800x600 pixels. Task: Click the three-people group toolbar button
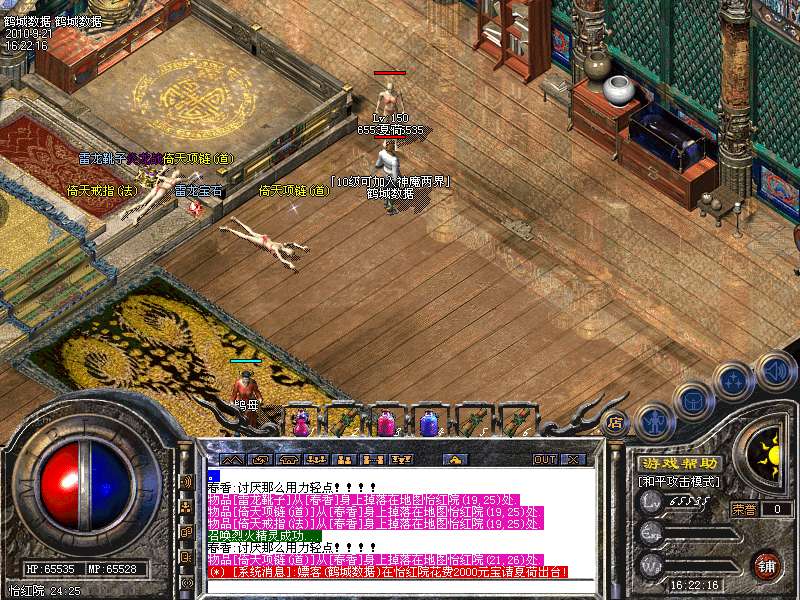click(315, 459)
